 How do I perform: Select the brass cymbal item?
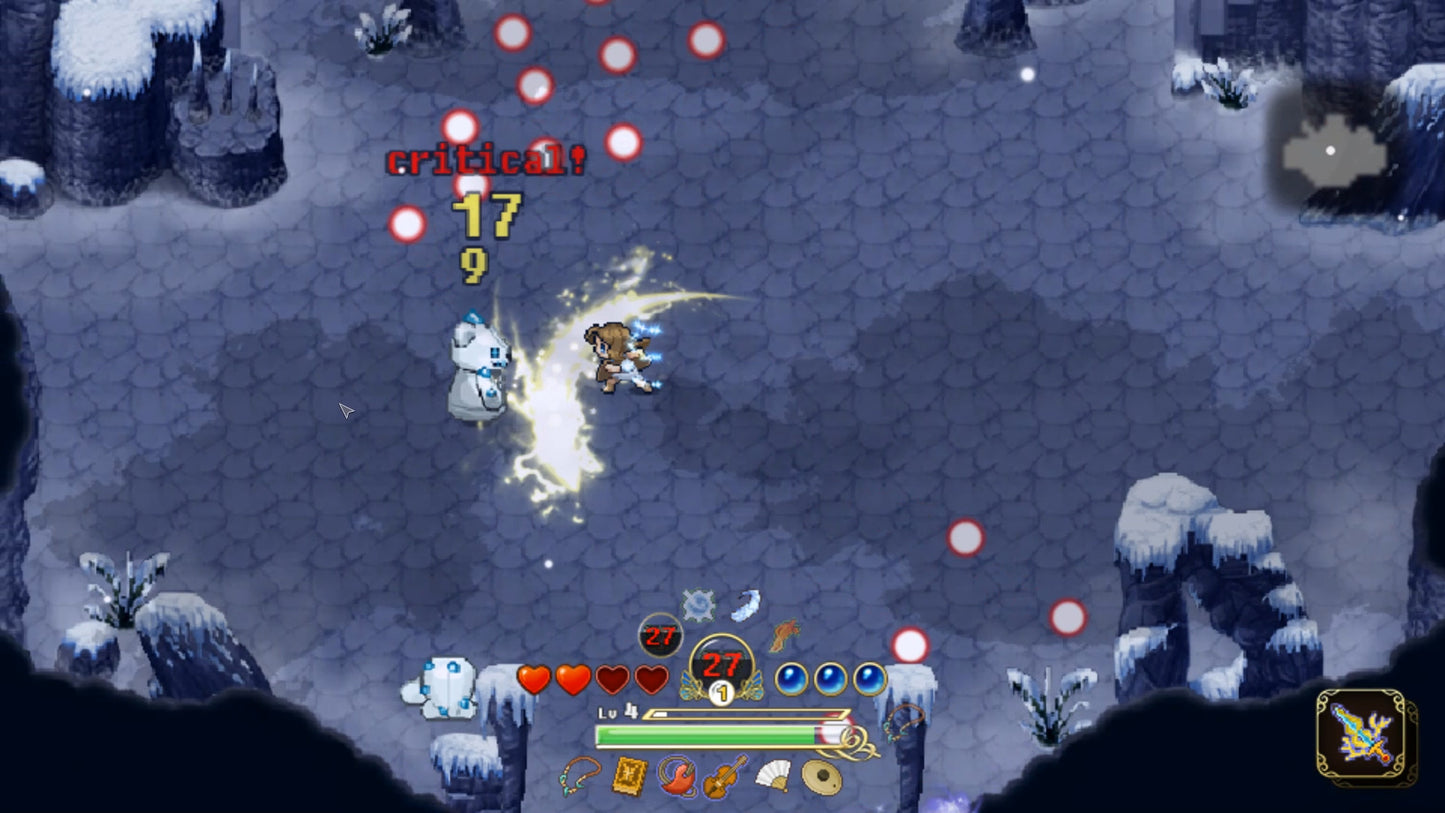pos(821,777)
